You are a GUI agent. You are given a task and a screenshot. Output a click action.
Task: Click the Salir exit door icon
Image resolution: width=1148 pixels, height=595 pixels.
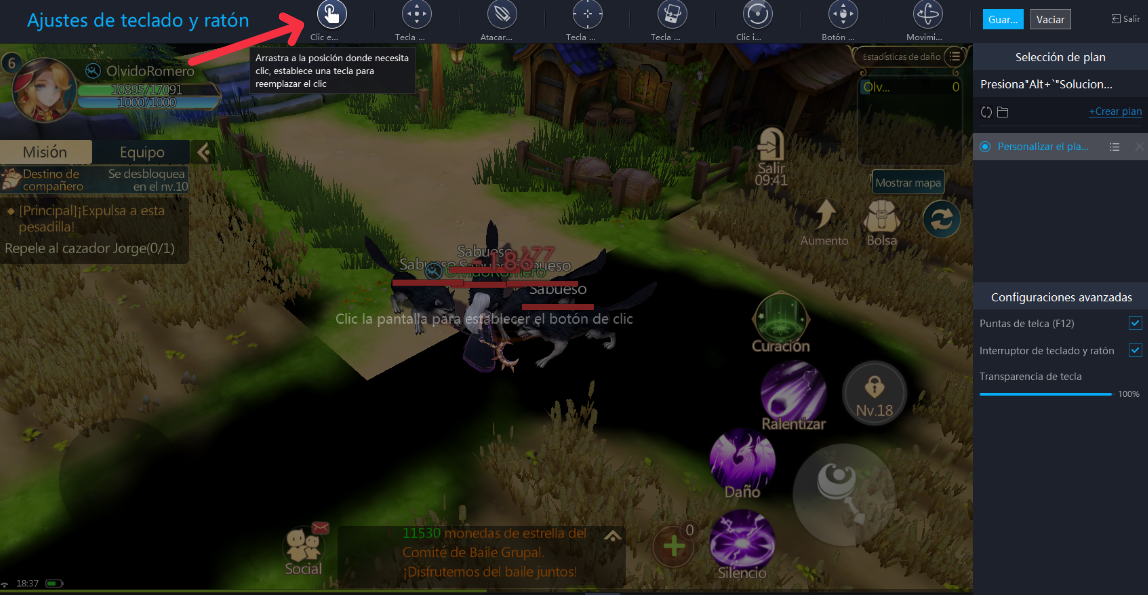(771, 148)
